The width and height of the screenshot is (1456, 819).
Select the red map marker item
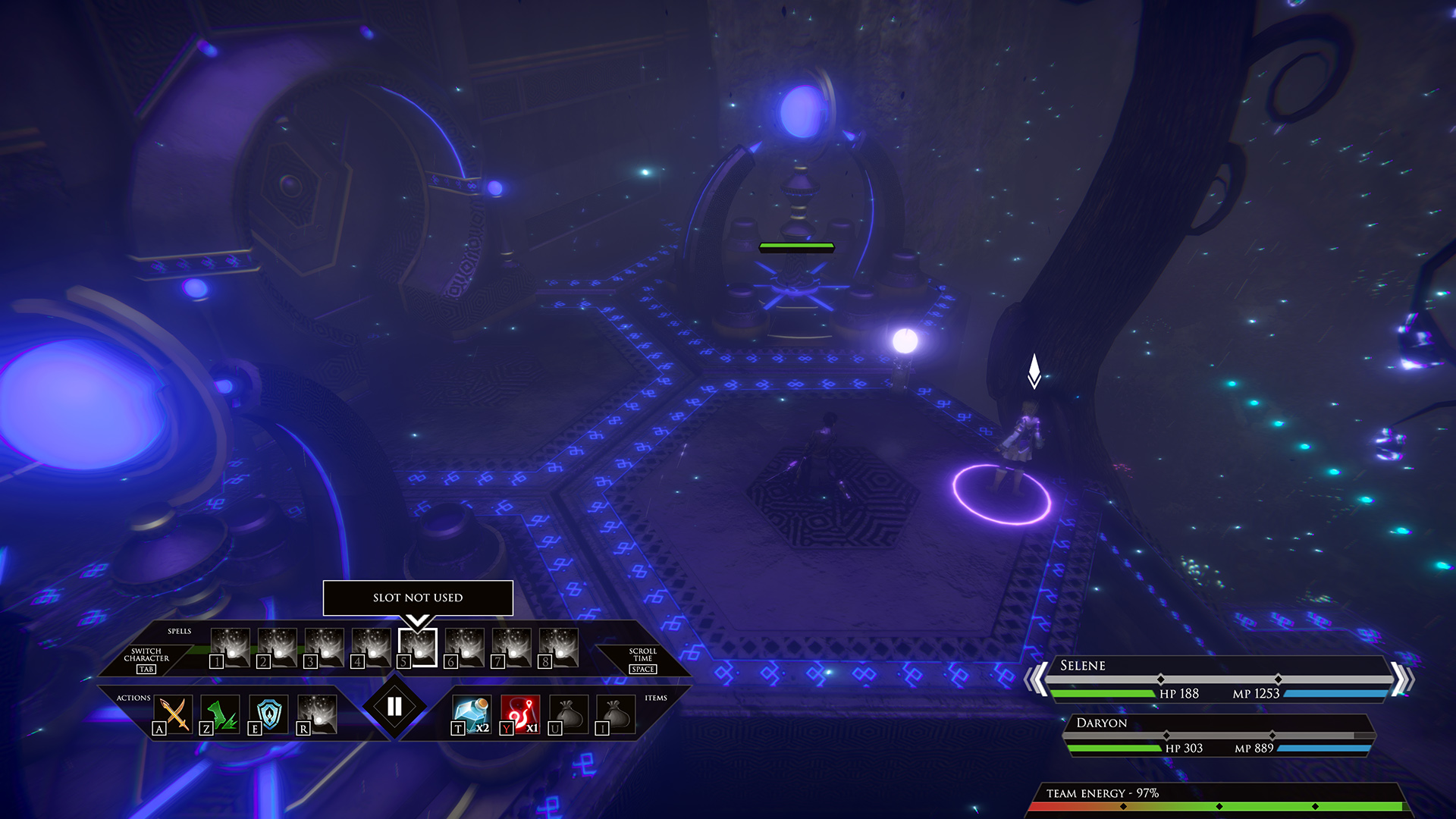coord(520,715)
